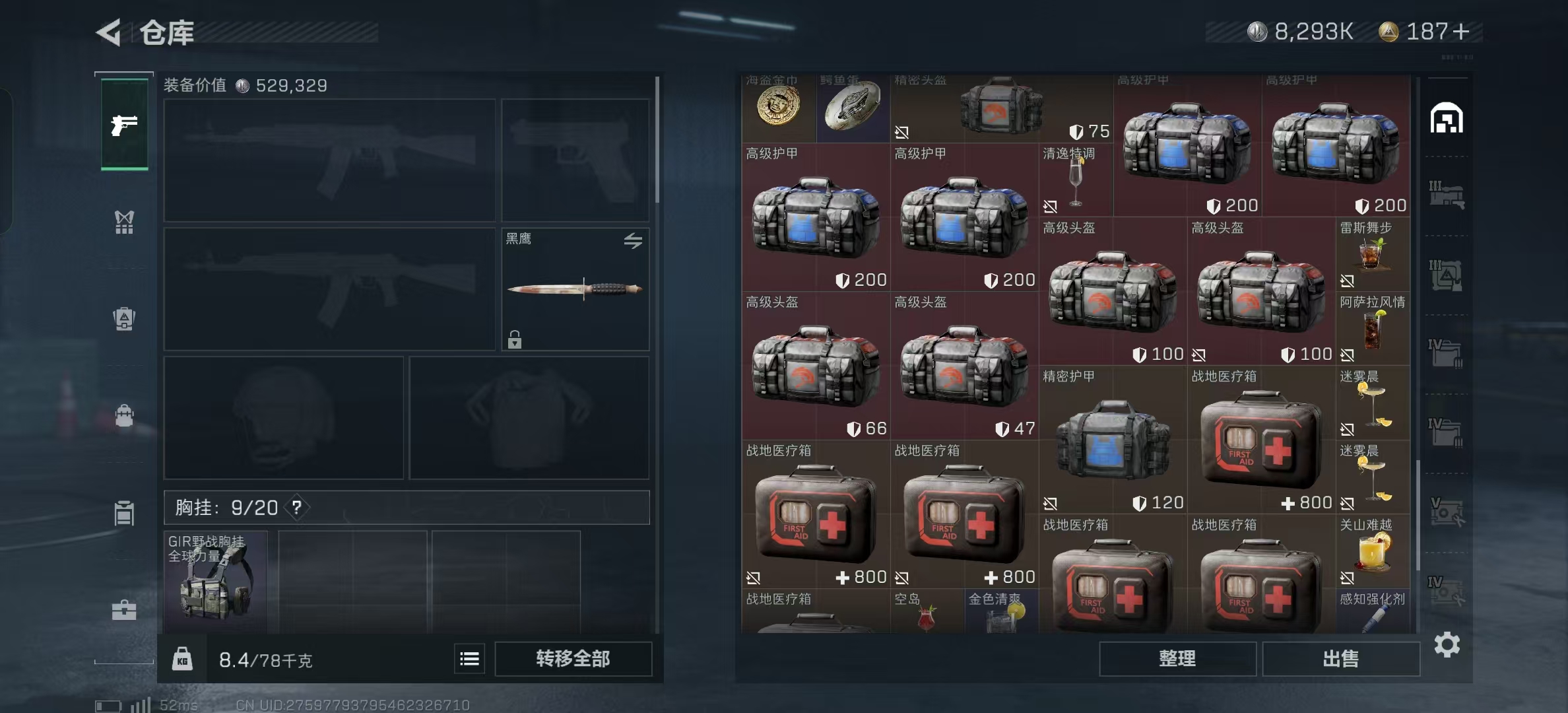The width and height of the screenshot is (1568, 713).
Task: Select the 阿萨拉风情 drink item
Action: tap(1372, 329)
